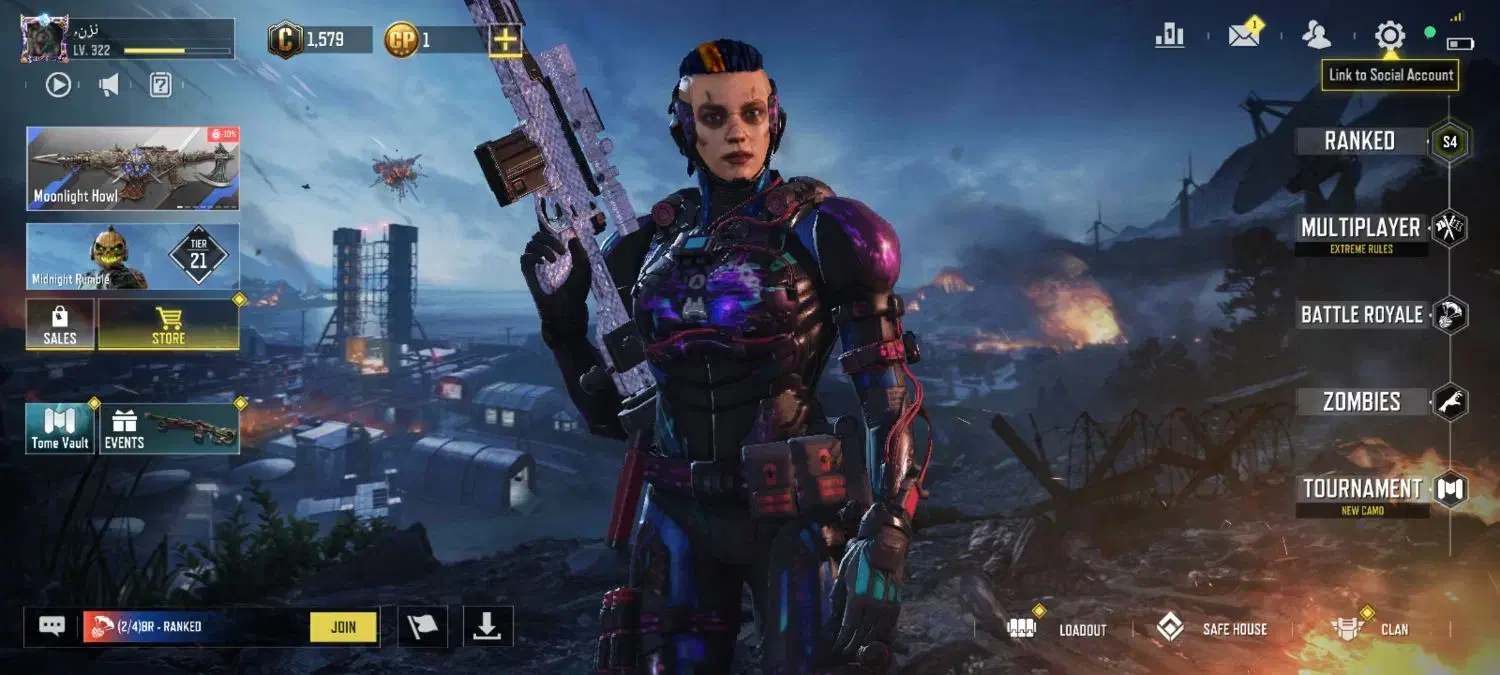Image resolution: width=1500 pixels, height=675 pixels.
Task: Open the Moonlight Howl weapon banner
Action: click(x=133, y=168)
